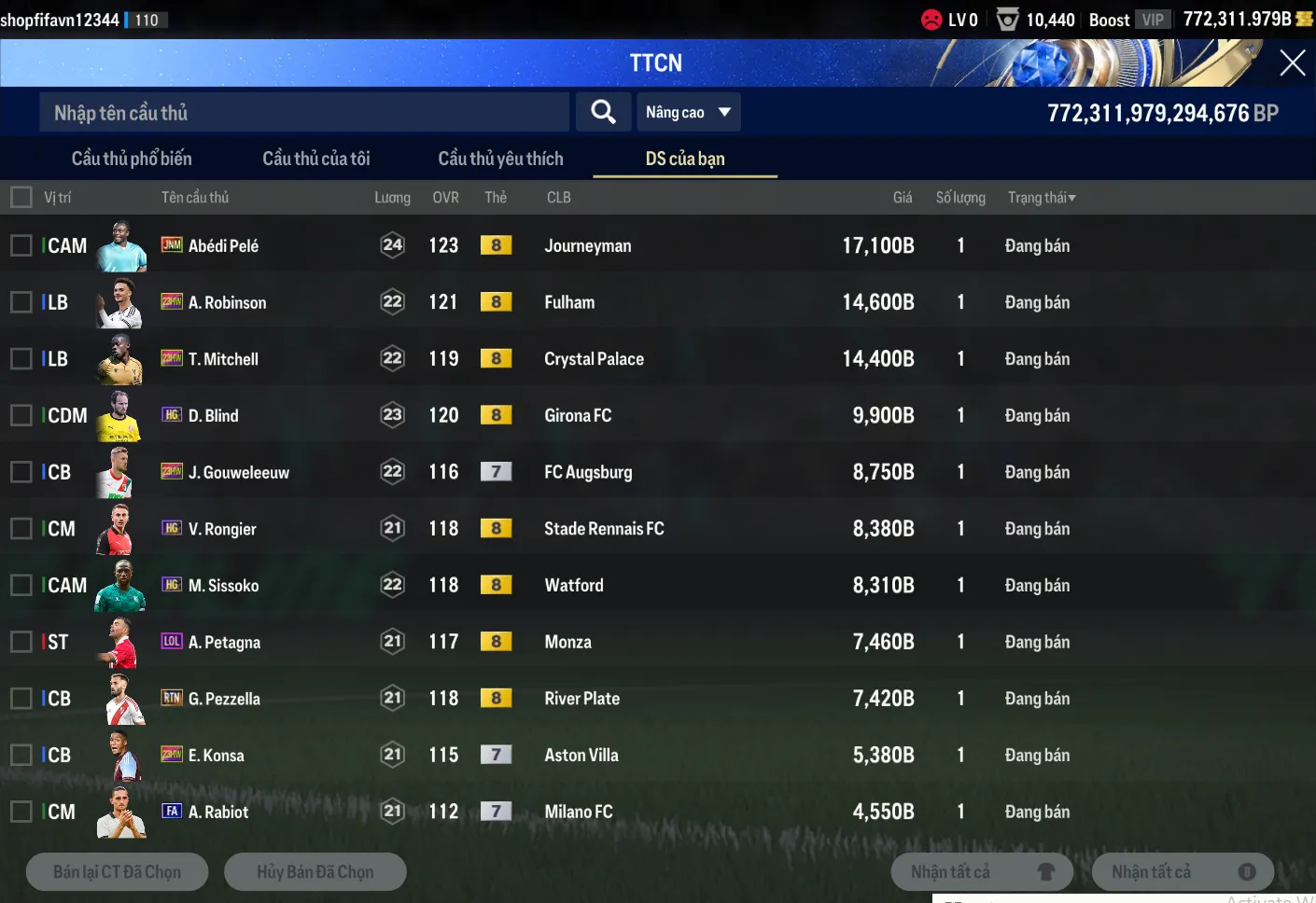
Task: Sort by the Trạng thái column
Action: [1042, 198]
